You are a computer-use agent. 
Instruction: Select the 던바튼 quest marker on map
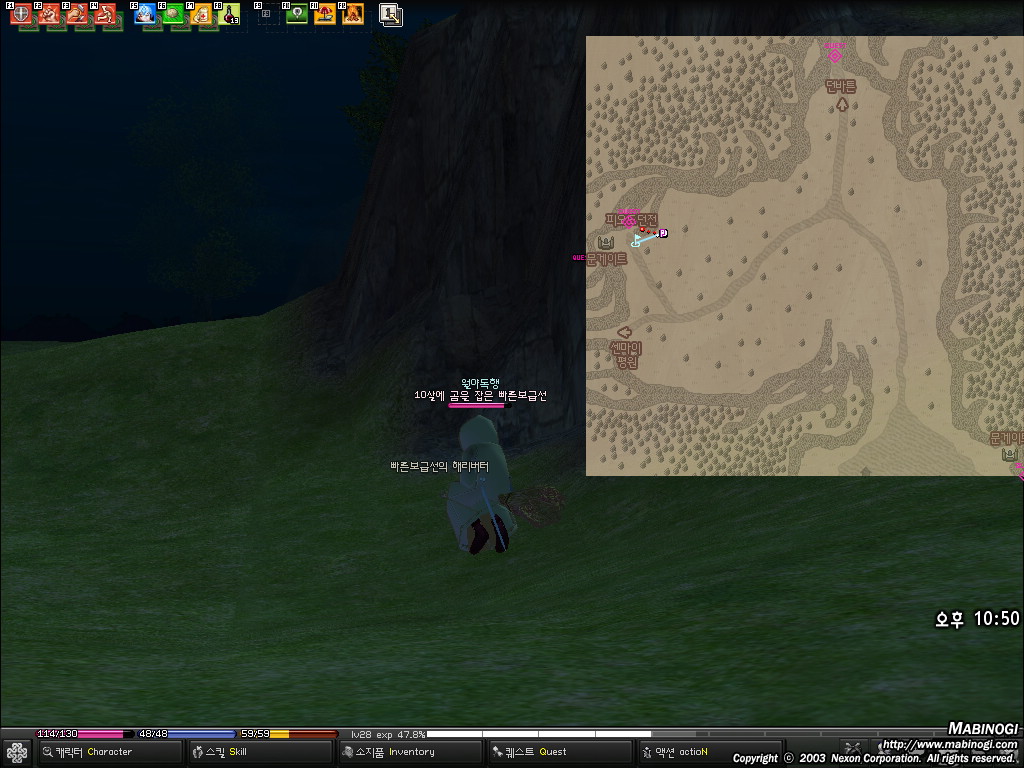coord(835,56)
